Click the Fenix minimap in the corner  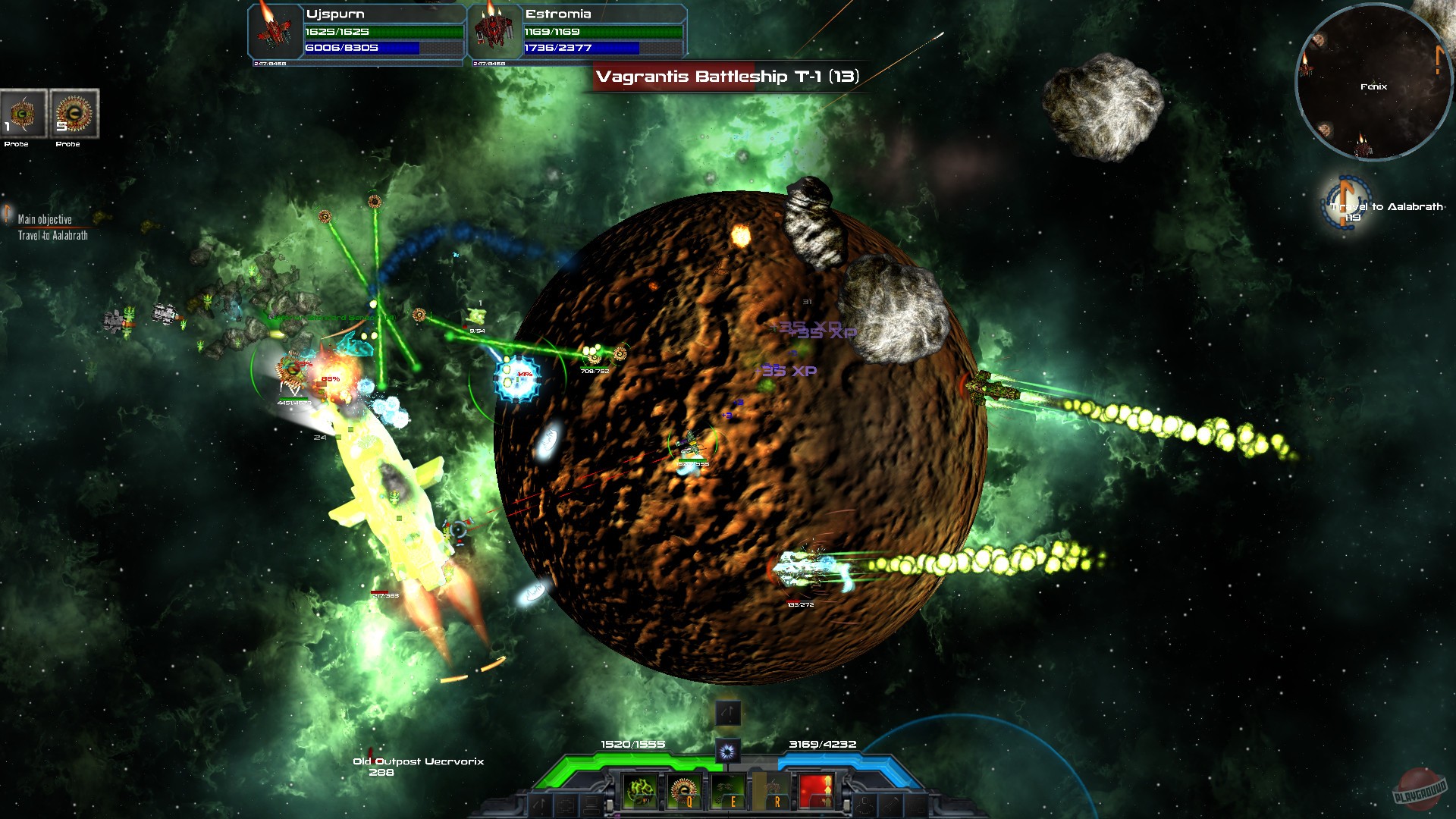point(1374,83)
